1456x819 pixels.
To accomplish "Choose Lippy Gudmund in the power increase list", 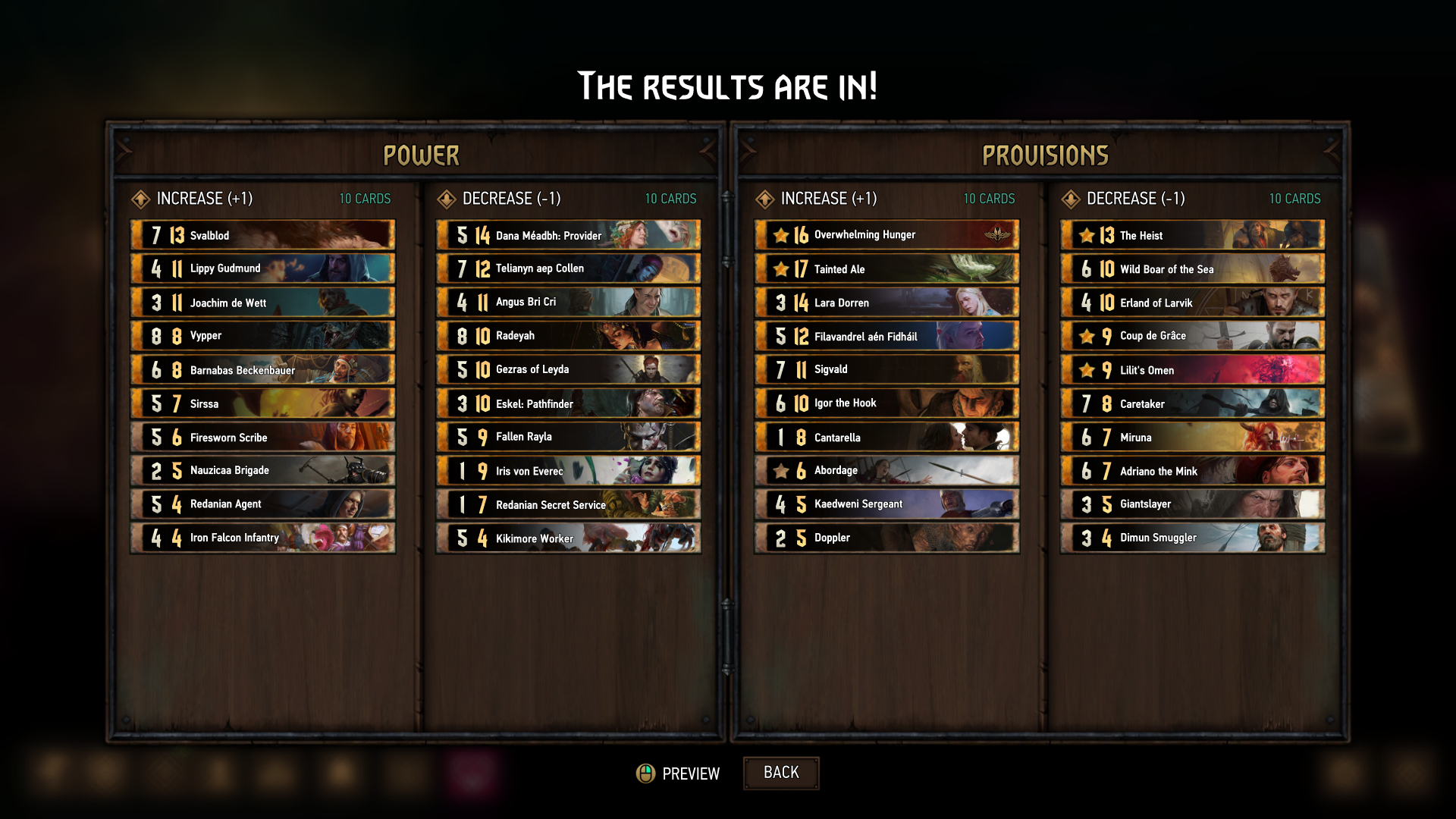I will coord(262,268).
